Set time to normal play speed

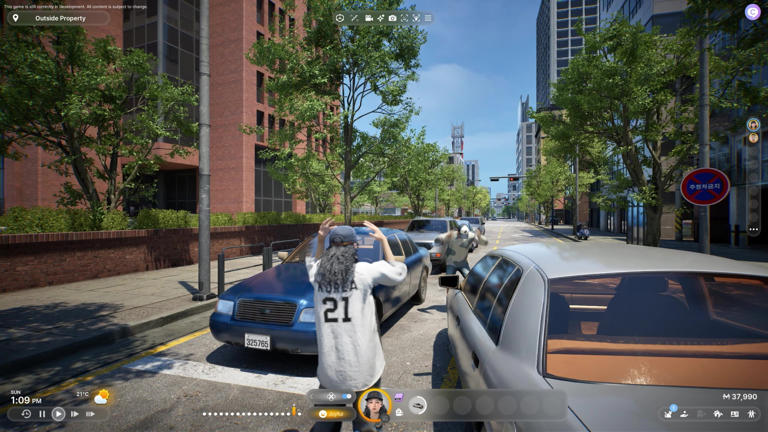point(58,414)
